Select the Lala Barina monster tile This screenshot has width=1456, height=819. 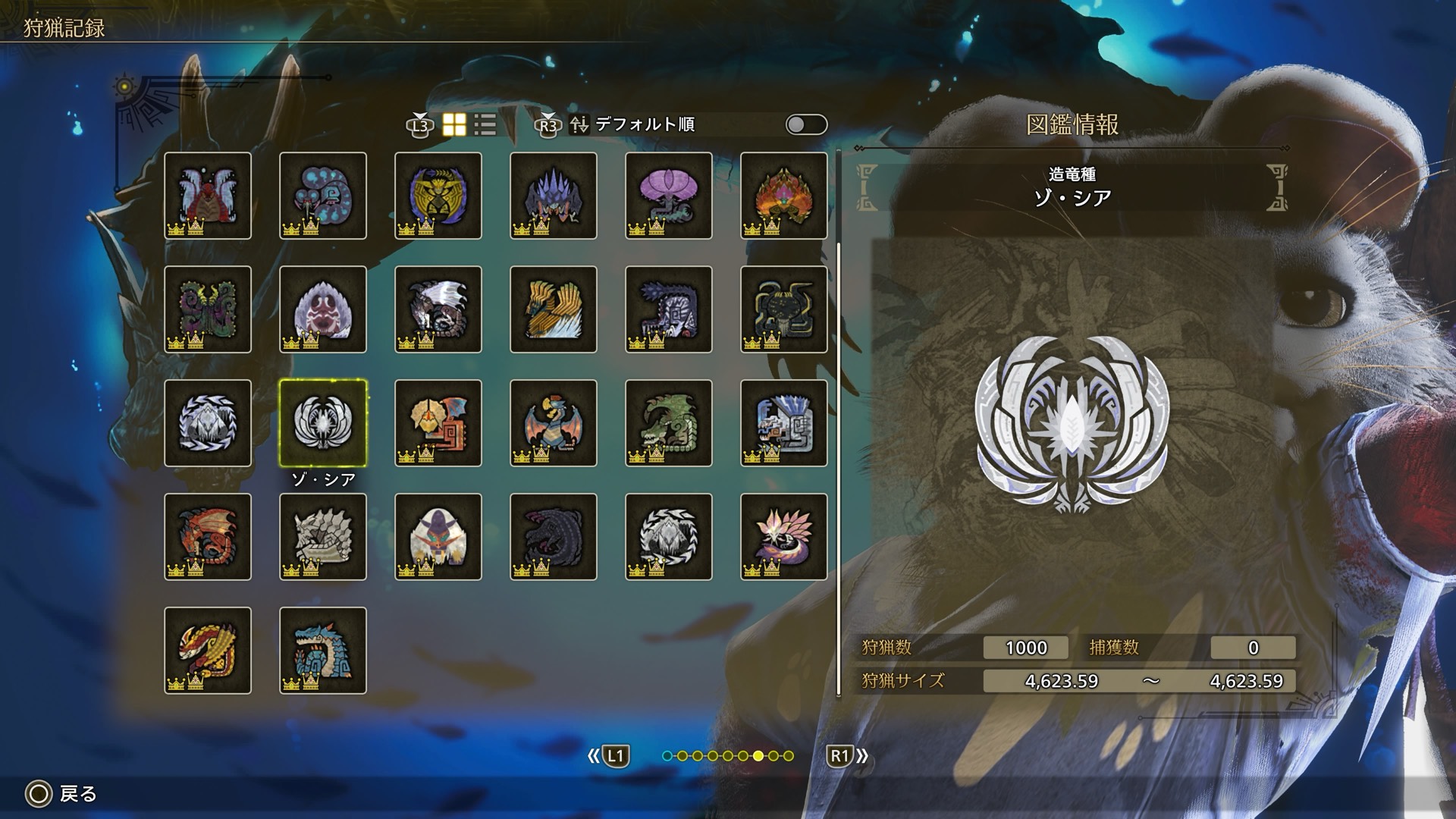pyautogui.click(x=208, y=196)
